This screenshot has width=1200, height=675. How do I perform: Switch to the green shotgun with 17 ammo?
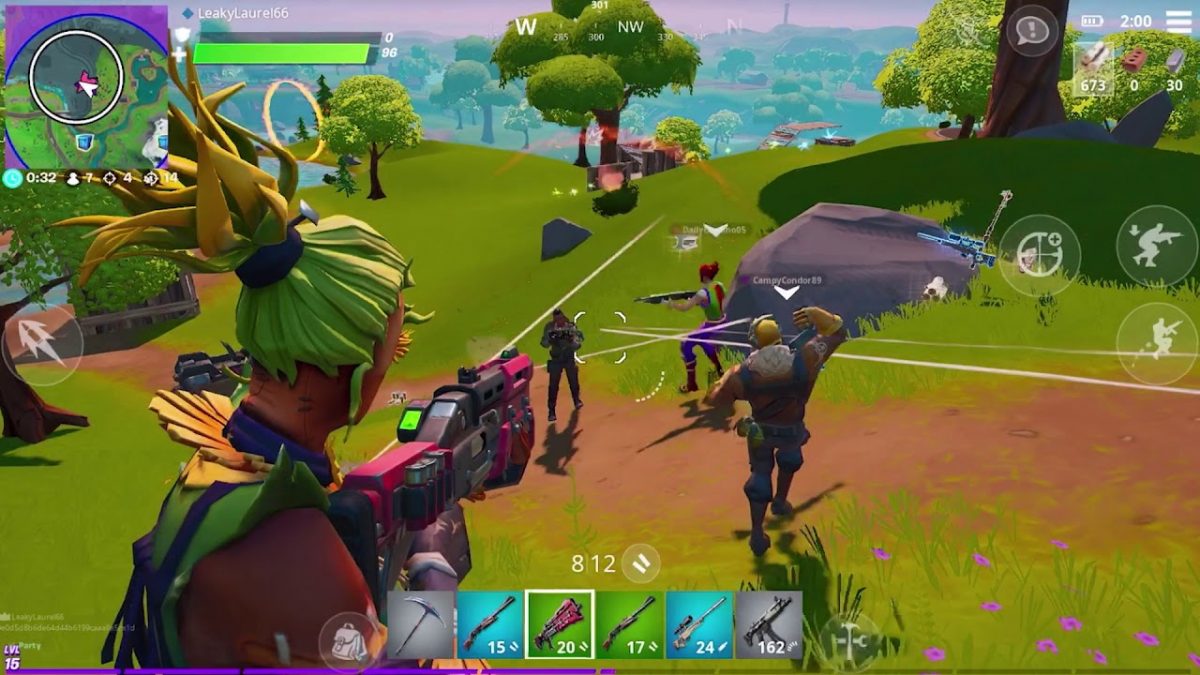pyautogui.click(x=630, y=624)
